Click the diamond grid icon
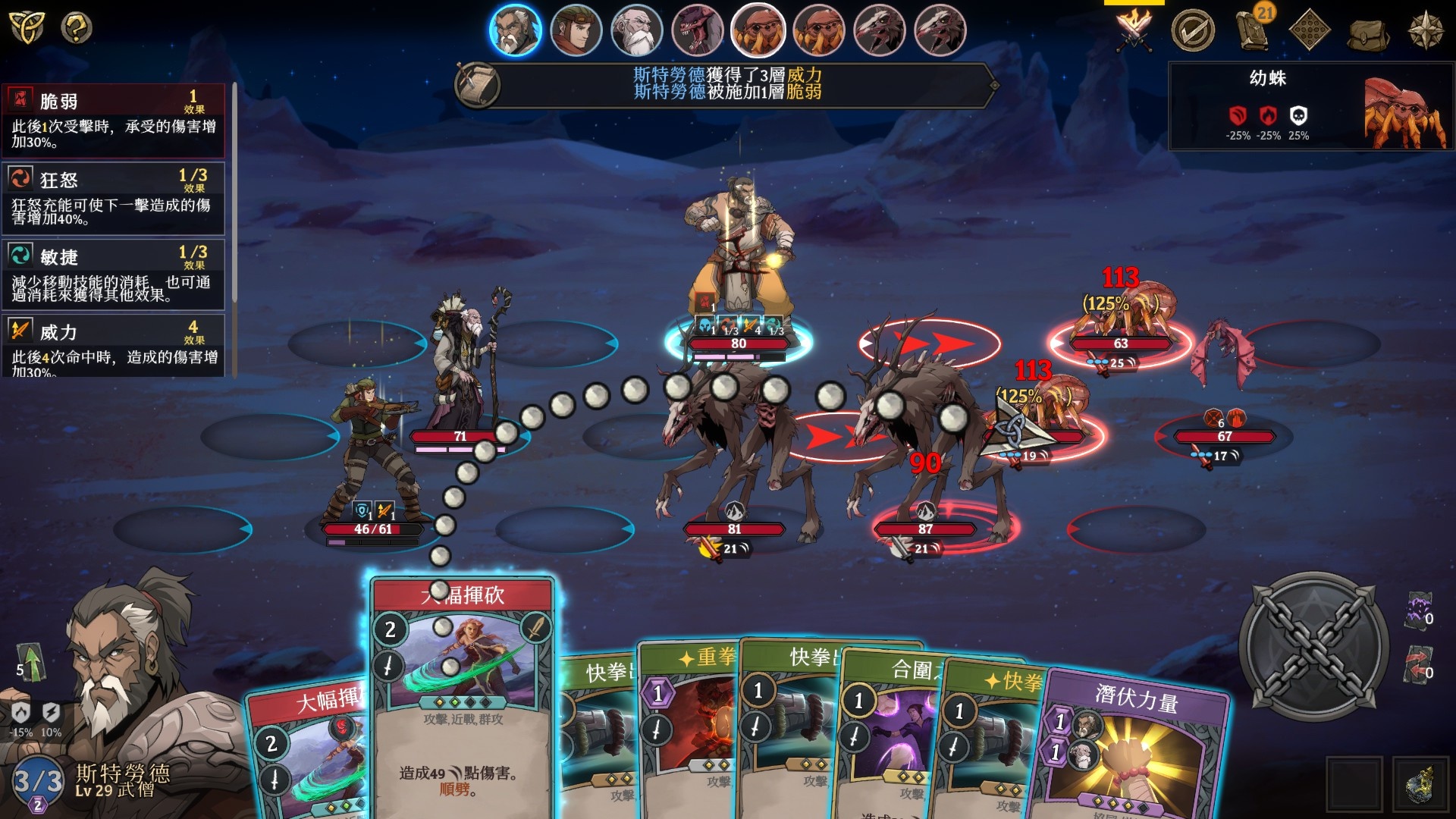This screenshot has height=819, width=1456. (1310, 30)
